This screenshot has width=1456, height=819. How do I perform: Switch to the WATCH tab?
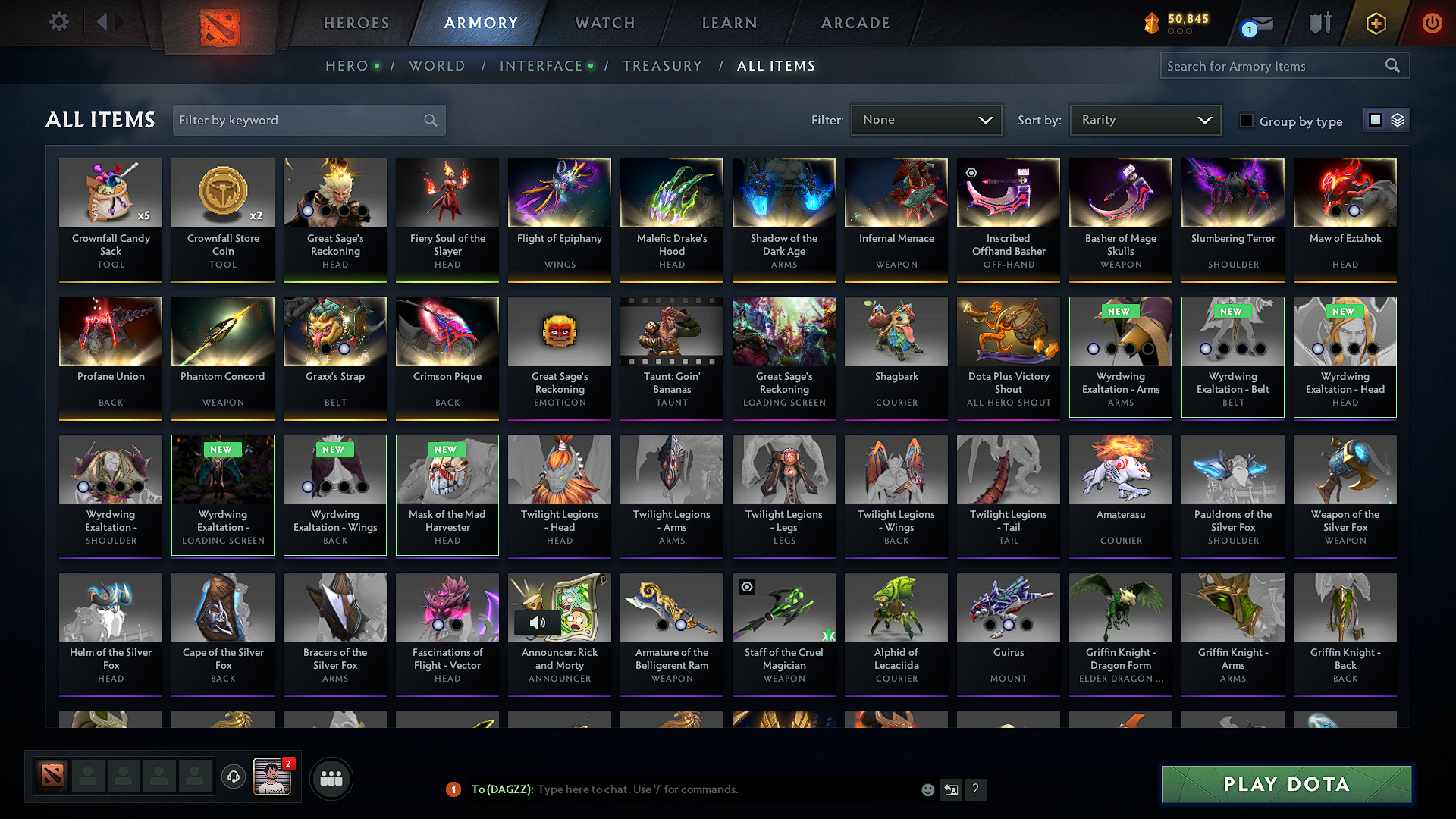click(604, 23)
